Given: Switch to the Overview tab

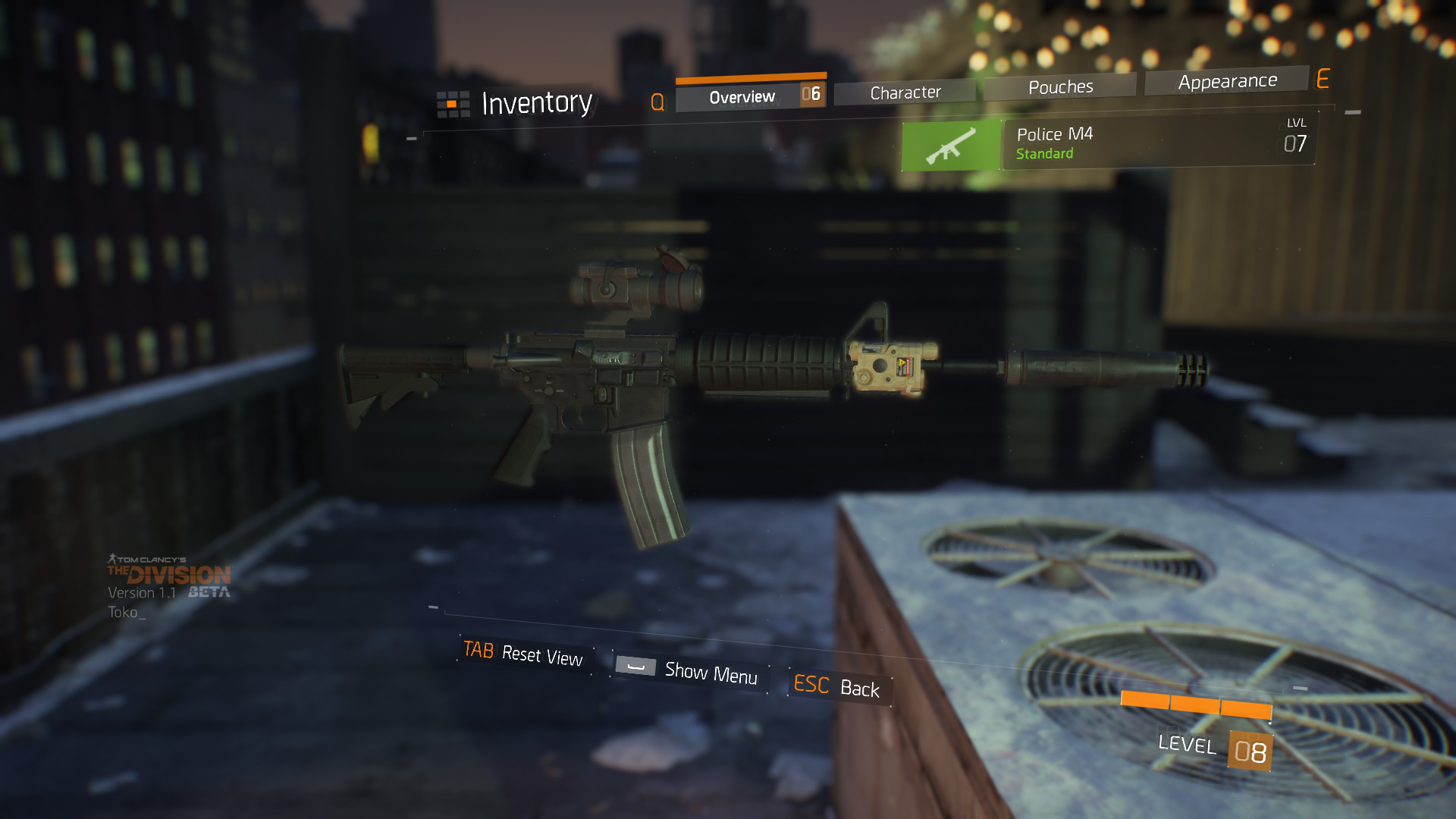Looking at the screenshot, I should tap(742, 97).
